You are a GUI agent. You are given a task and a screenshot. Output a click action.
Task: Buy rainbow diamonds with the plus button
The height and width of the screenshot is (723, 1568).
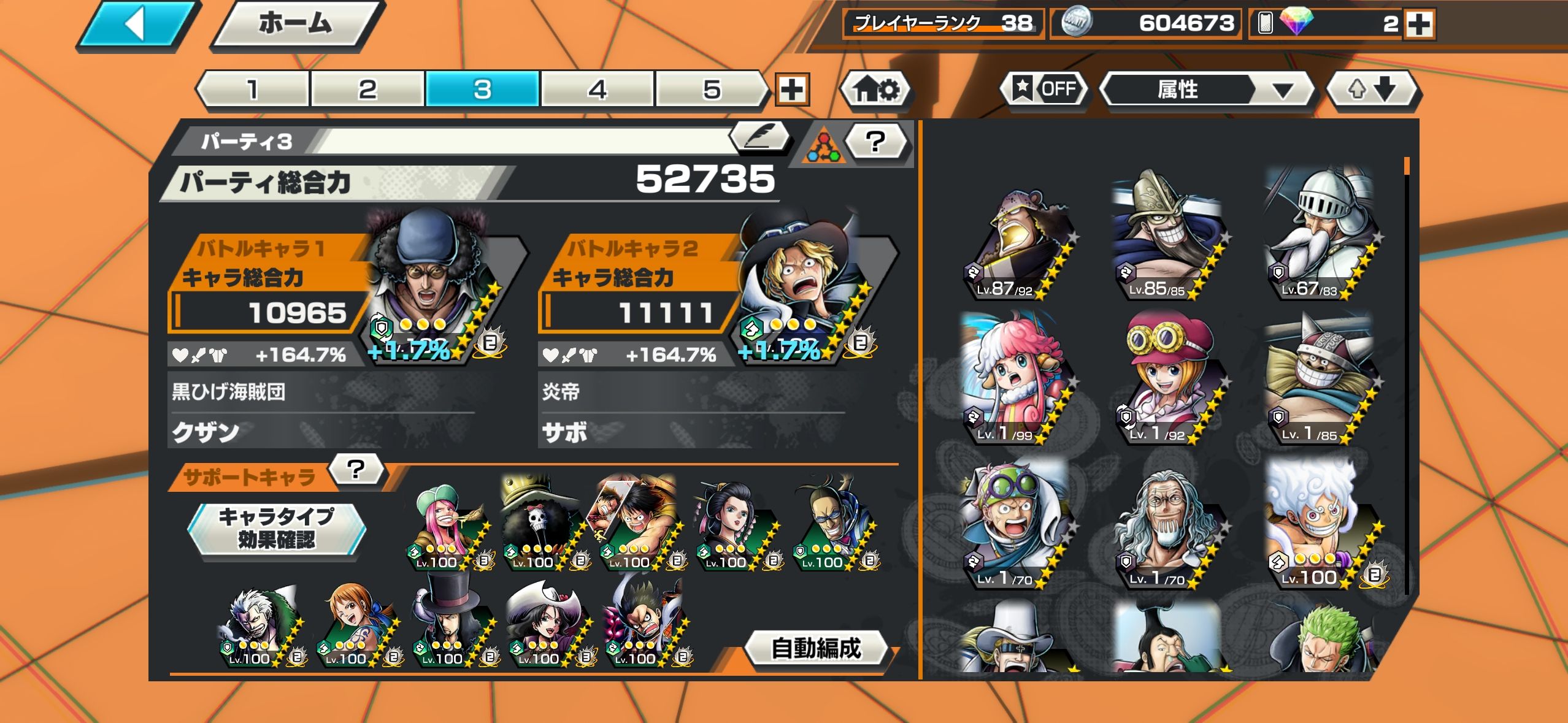(x=1420, y=25)
